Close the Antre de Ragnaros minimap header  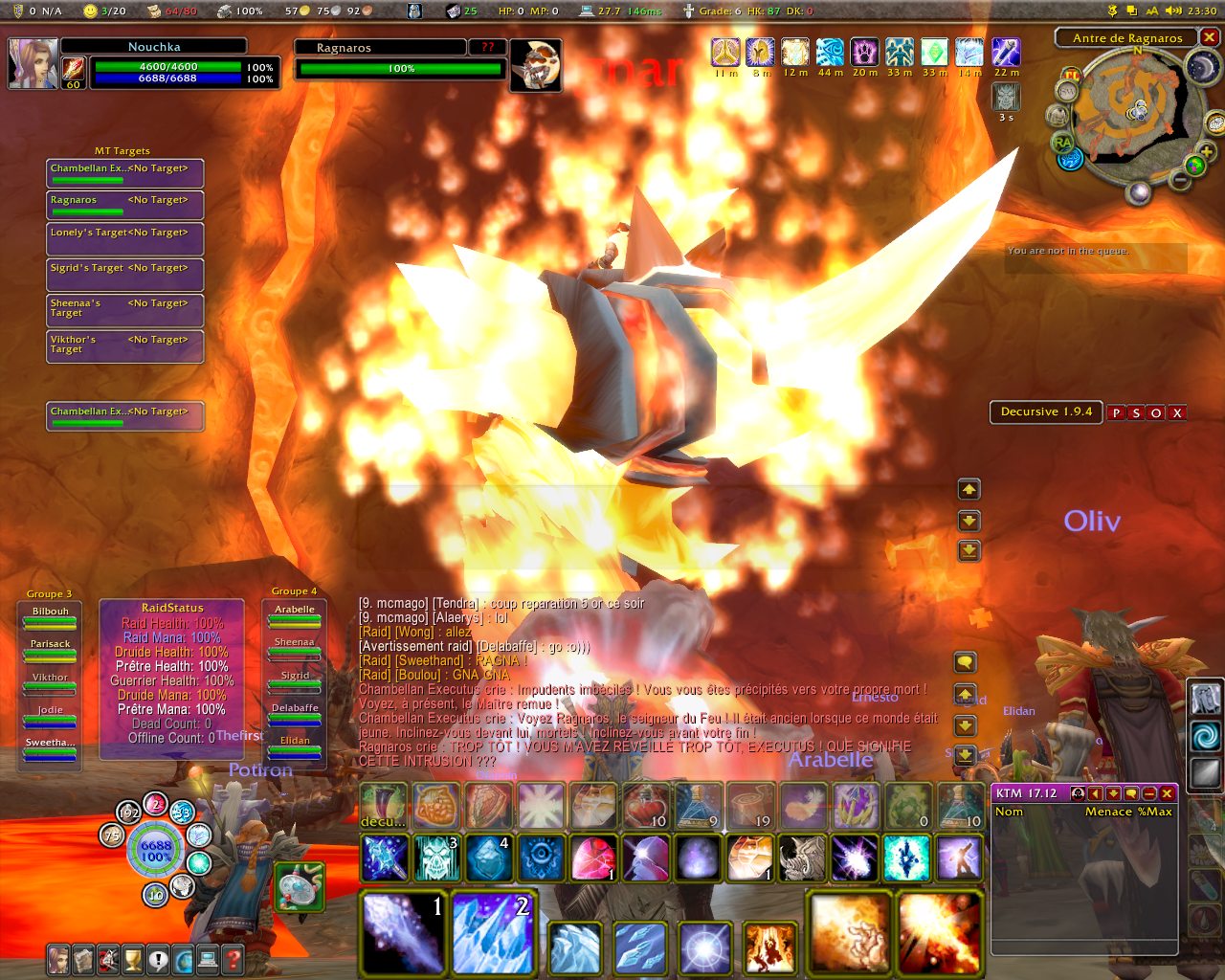coord(1210,37)
